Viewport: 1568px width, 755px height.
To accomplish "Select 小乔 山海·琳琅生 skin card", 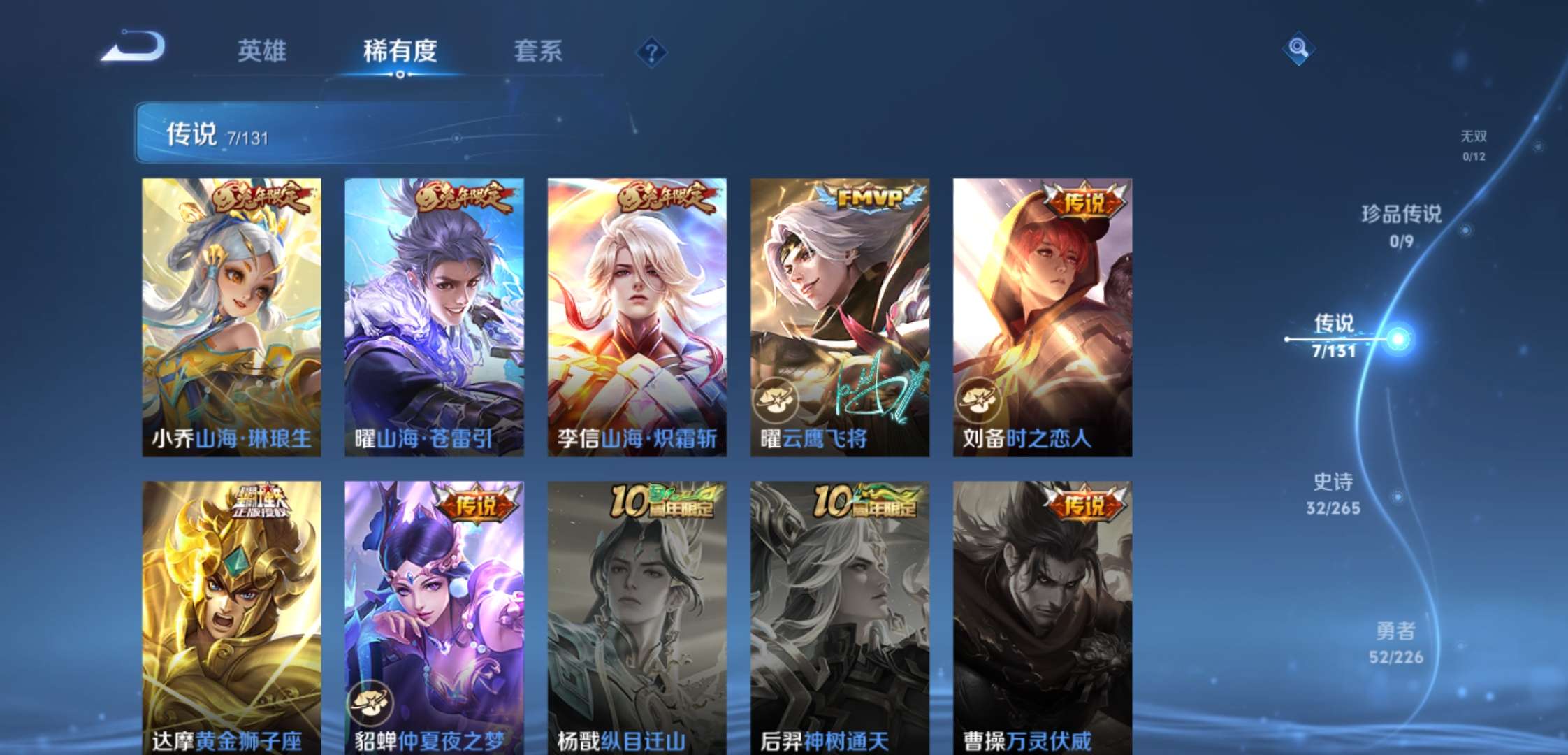I will click(231, 317).
